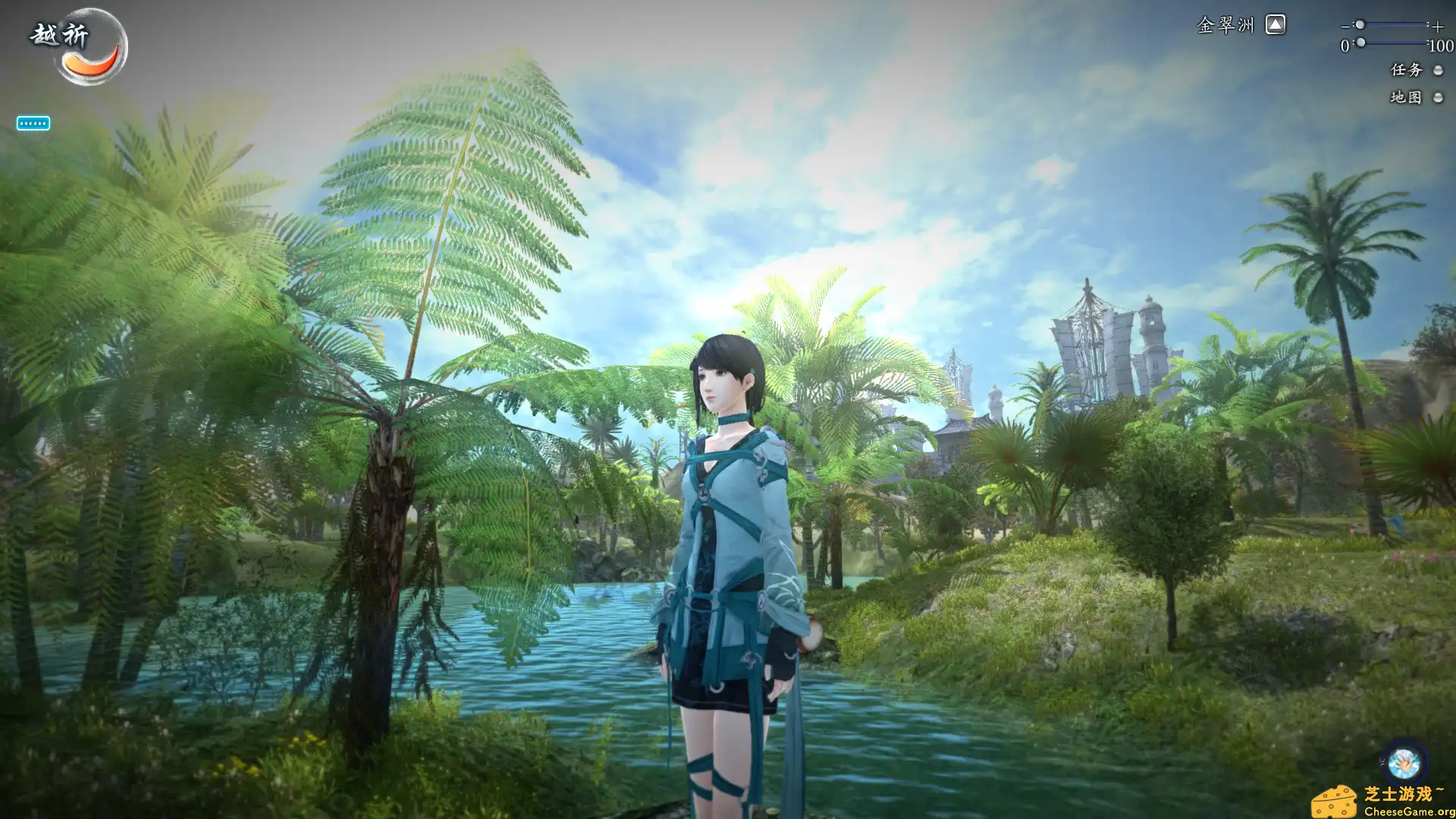Click the handle of the 0-100 slider
The height and width of the screenshot is (819, 1456).
1360,43
